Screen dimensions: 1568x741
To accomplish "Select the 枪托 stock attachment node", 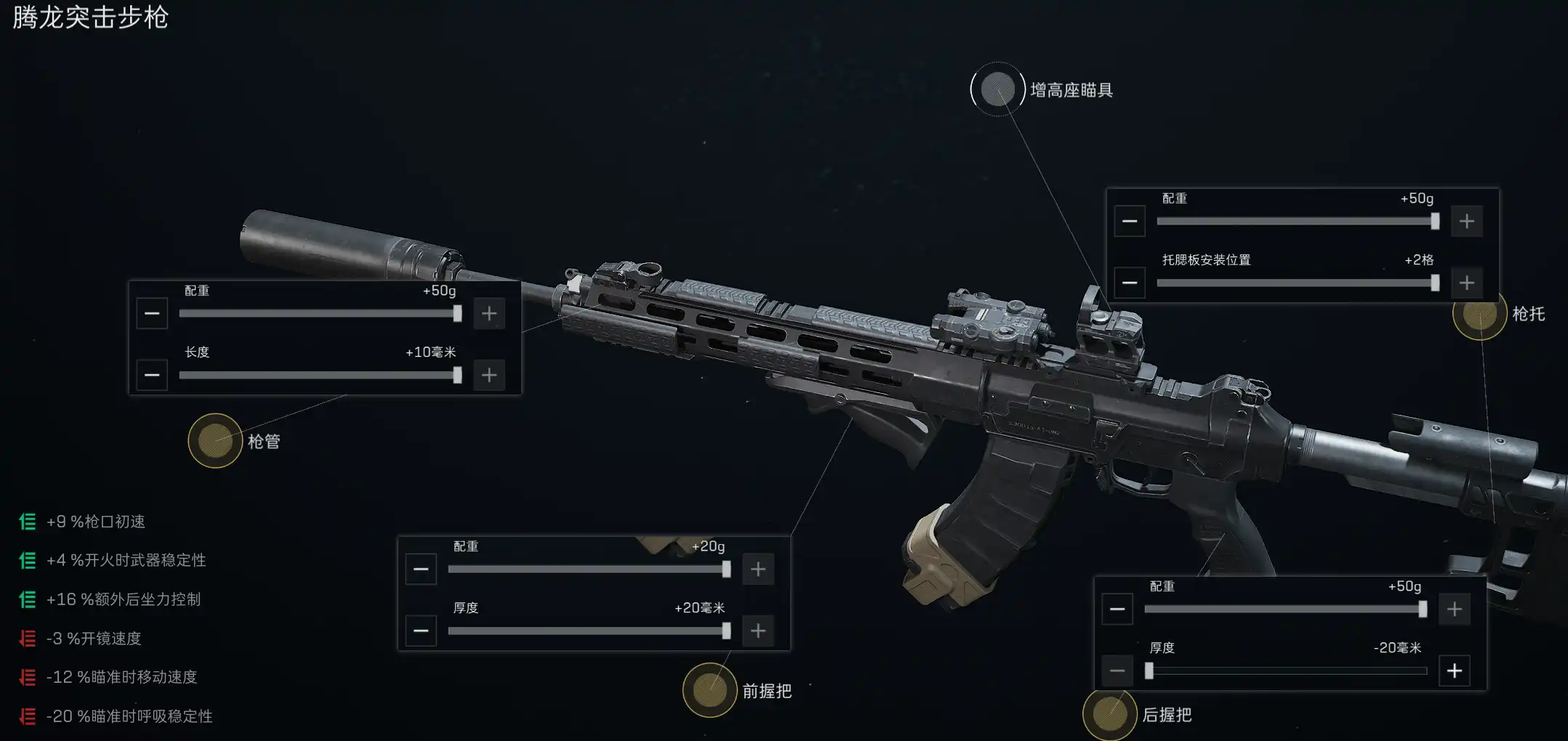I will pyautogui.click(x=1479, y=315).
